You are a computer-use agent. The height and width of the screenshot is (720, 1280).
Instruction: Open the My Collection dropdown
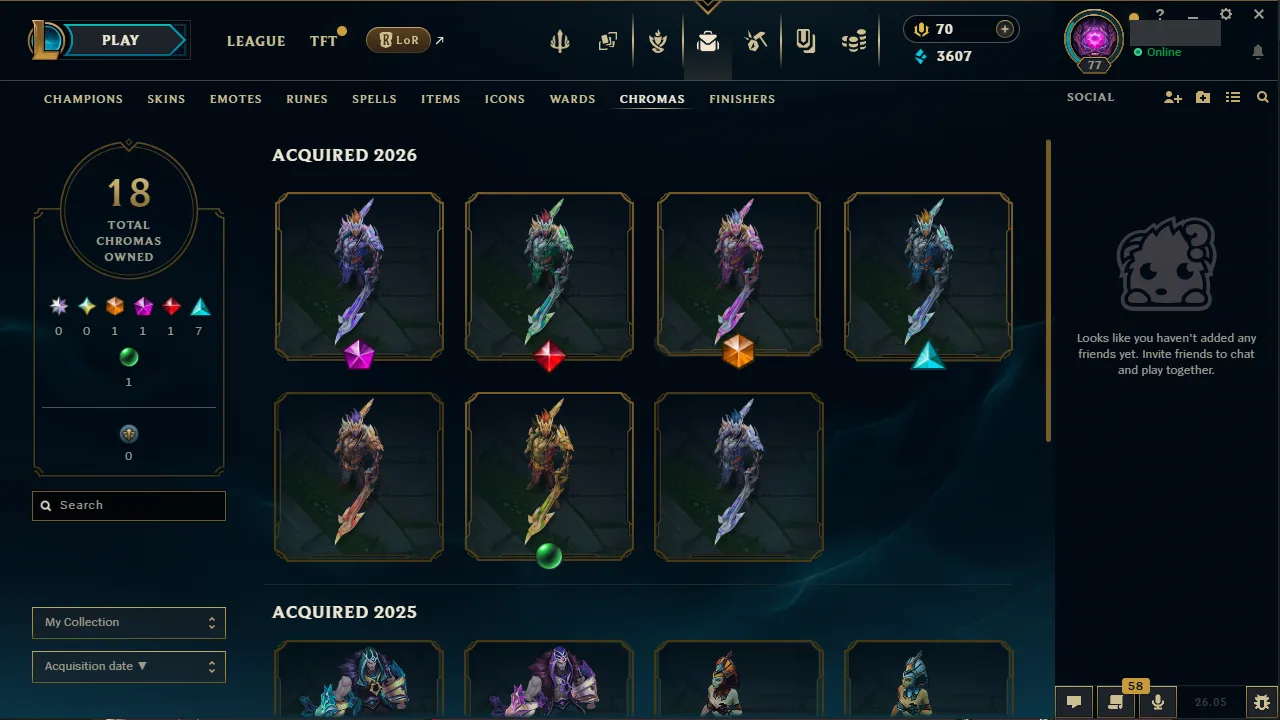[128, 622]
